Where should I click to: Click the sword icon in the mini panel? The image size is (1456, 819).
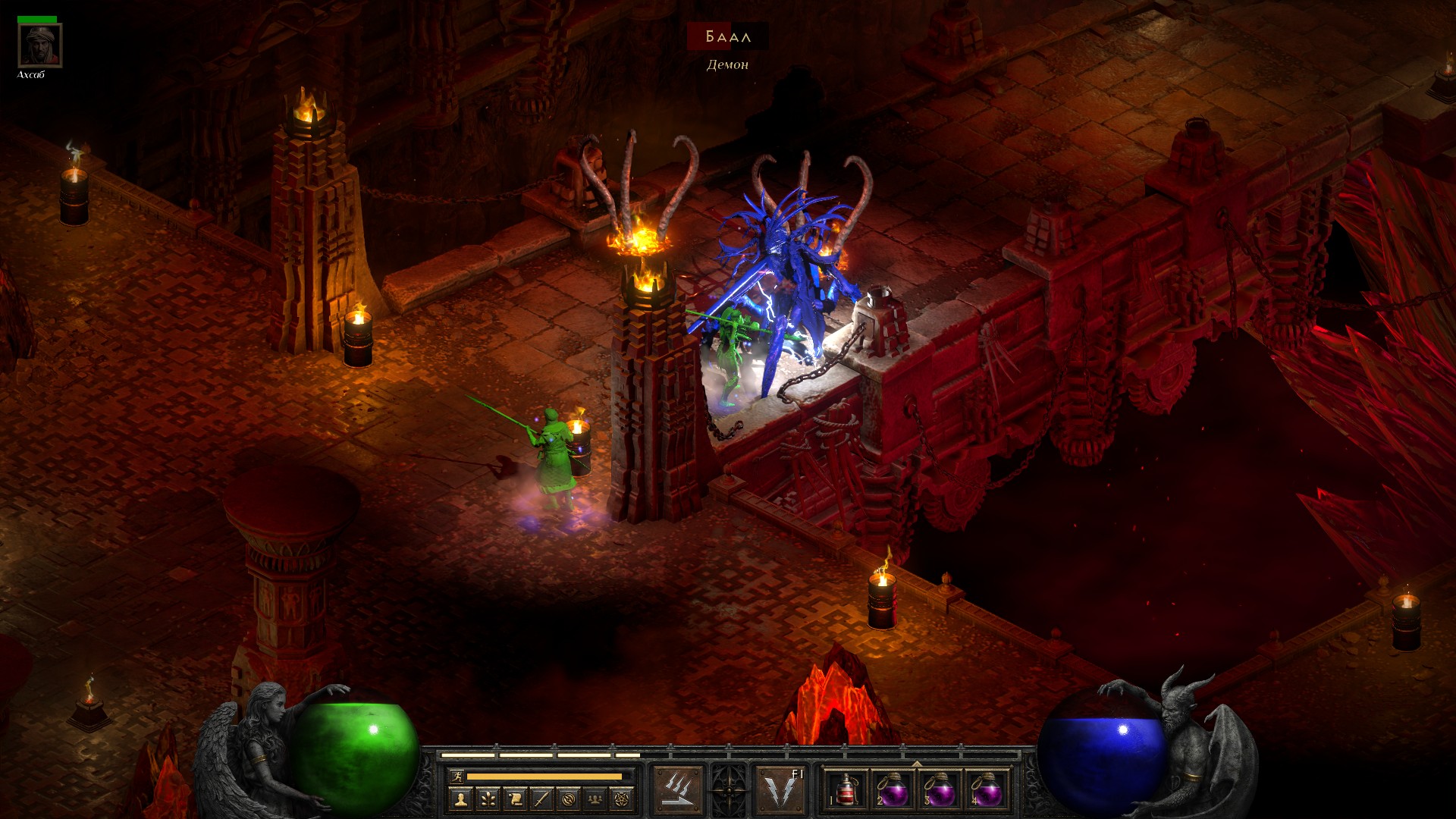click(541, 799)
